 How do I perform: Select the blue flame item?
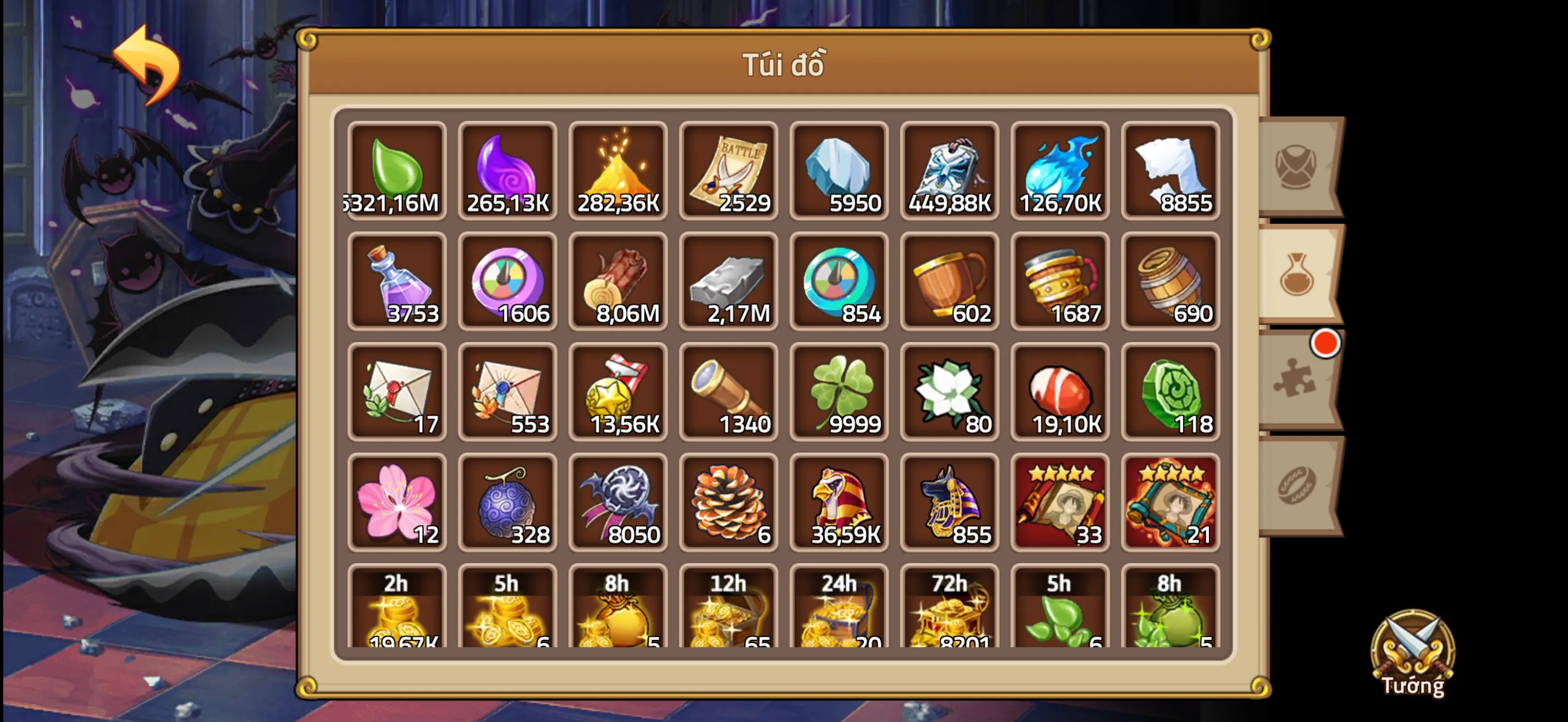tap(1060, 171)
